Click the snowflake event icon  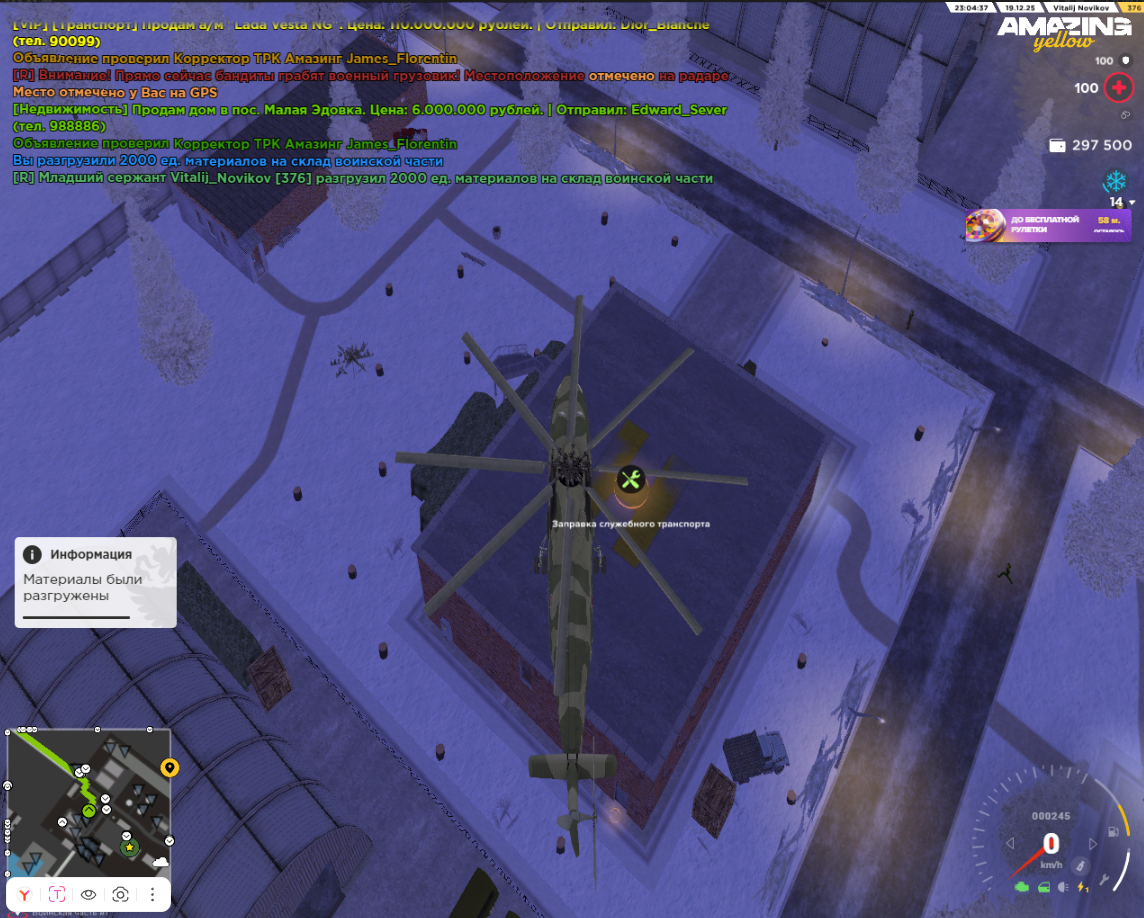pos(1114,181)
